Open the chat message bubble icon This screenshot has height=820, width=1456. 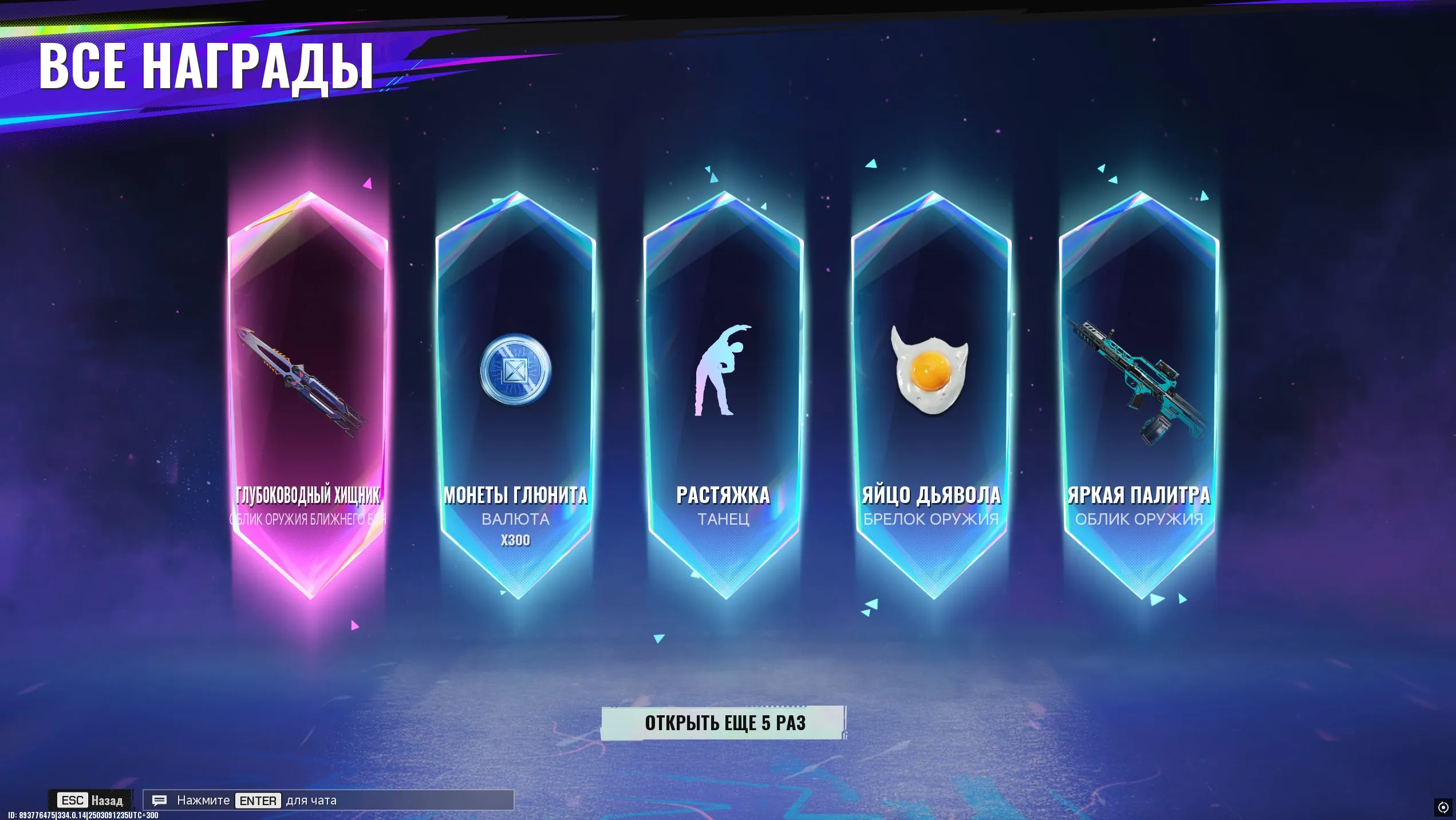(159, 801)
